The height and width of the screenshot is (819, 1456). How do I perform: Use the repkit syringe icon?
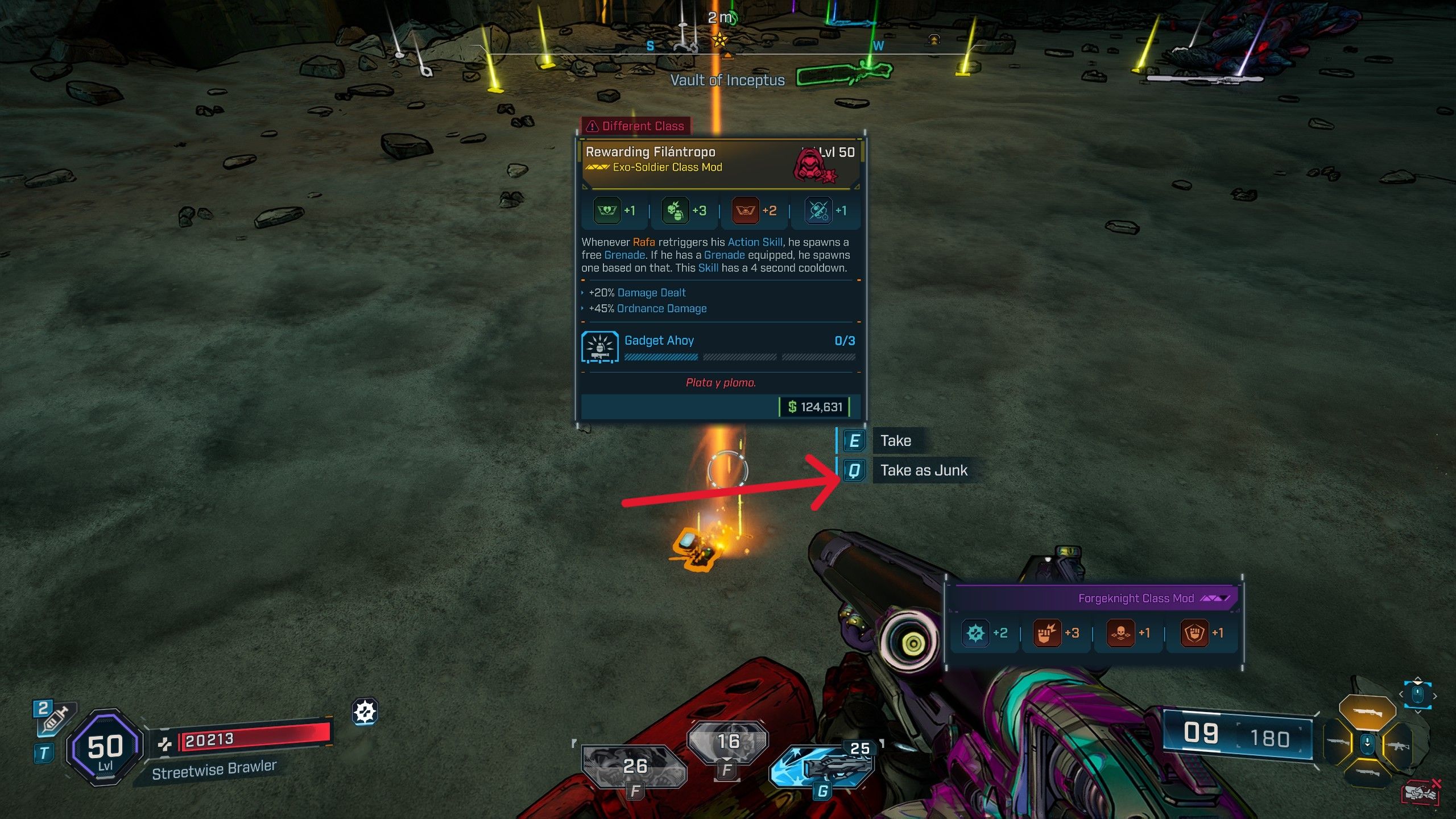(54, 719)
